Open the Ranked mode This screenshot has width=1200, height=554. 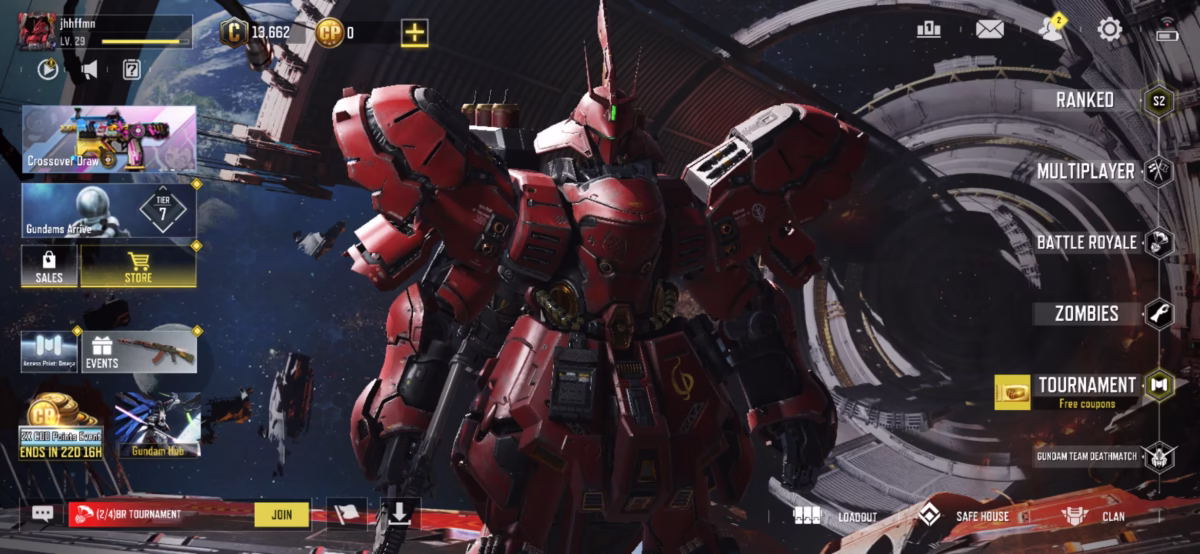pos(1085,100)
